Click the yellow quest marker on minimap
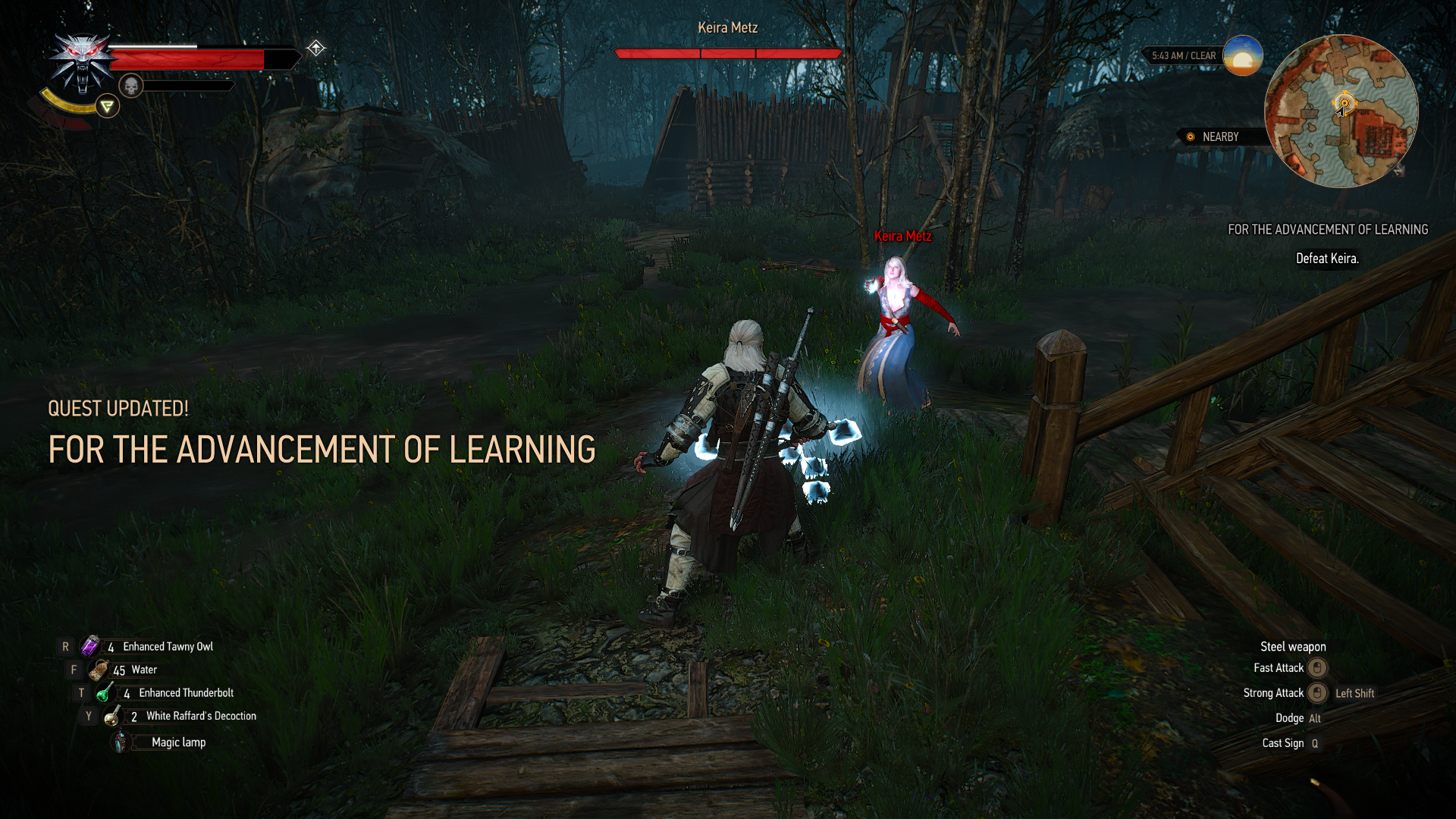The width and height of the screenshot is (1456, 819). tap(1344, 103)
